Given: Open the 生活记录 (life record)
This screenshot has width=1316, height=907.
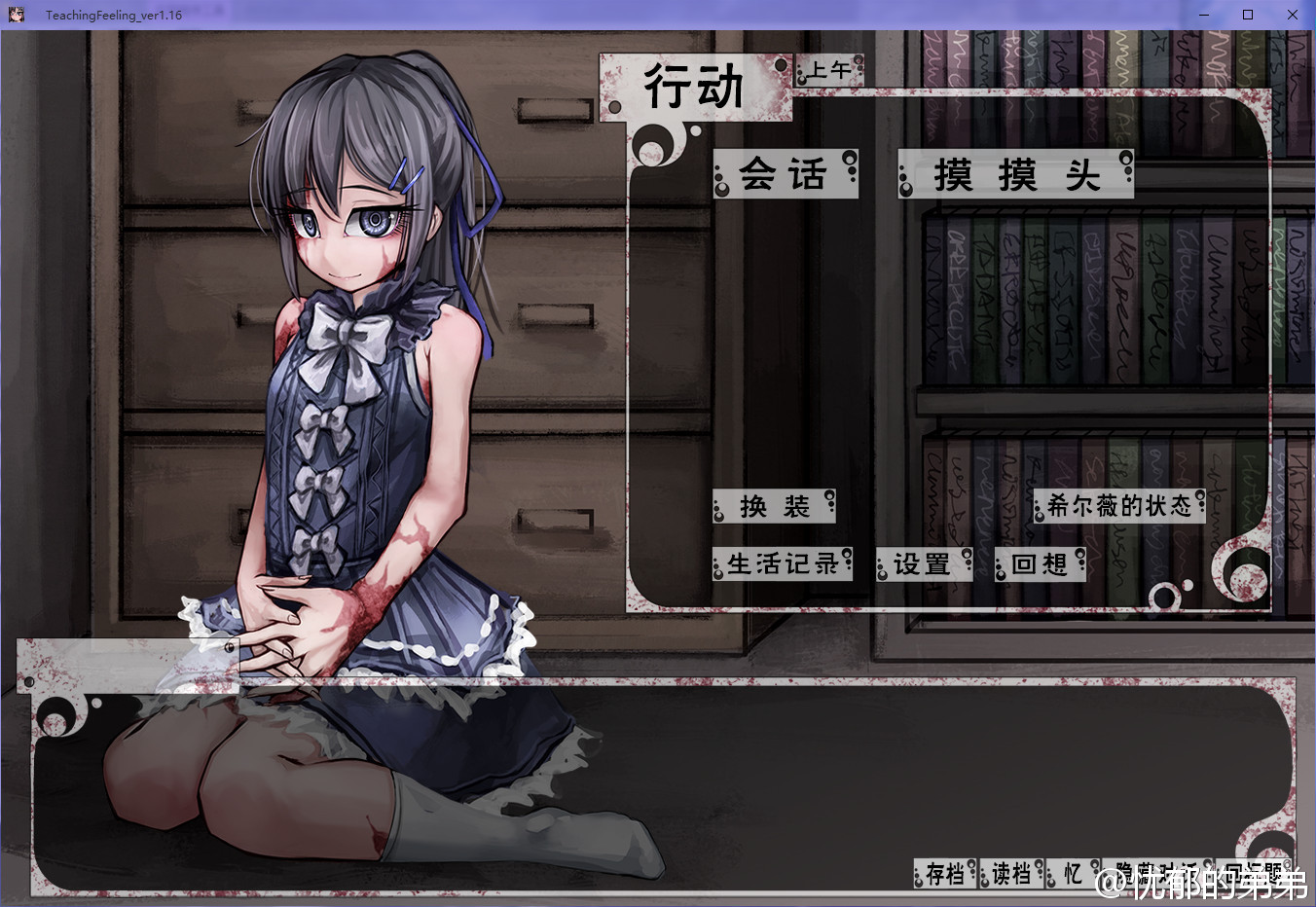Looking at the screenshot, I should (x=783, y=564).
